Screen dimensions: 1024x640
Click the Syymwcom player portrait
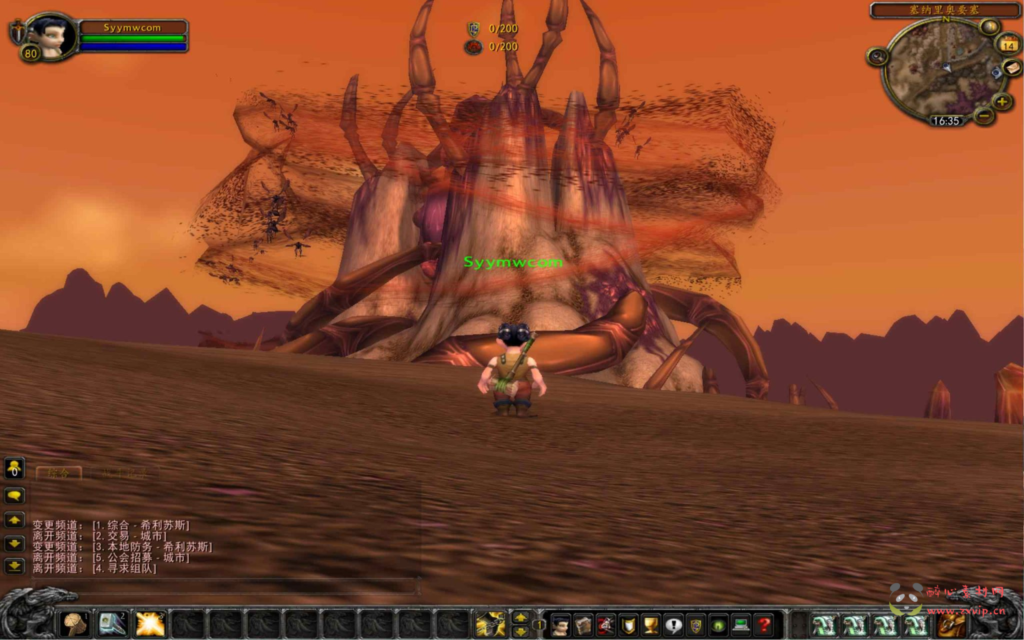point(52,36)
